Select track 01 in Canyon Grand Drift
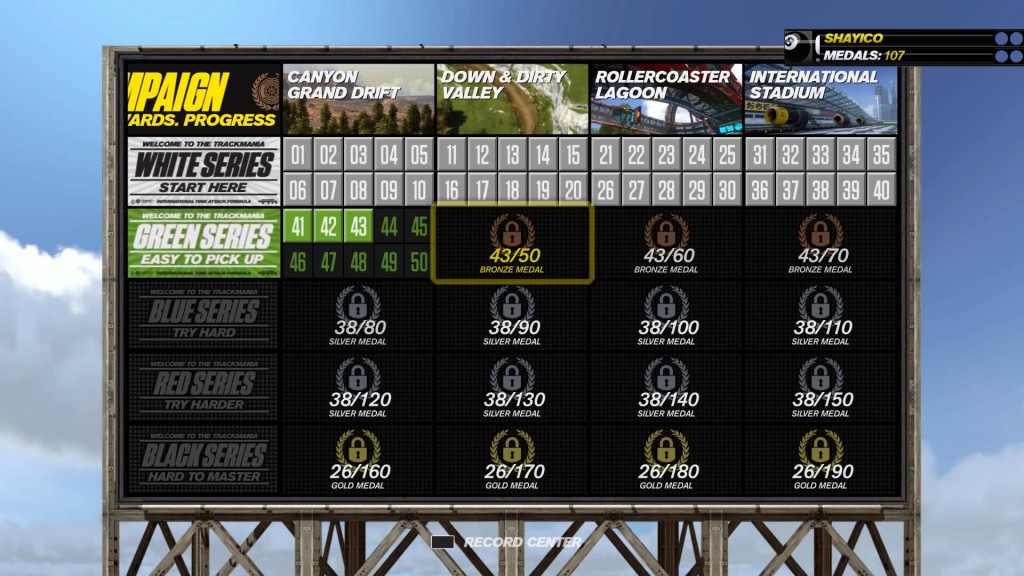Viewport: 1024px width, 576px height. coord(298,154)
